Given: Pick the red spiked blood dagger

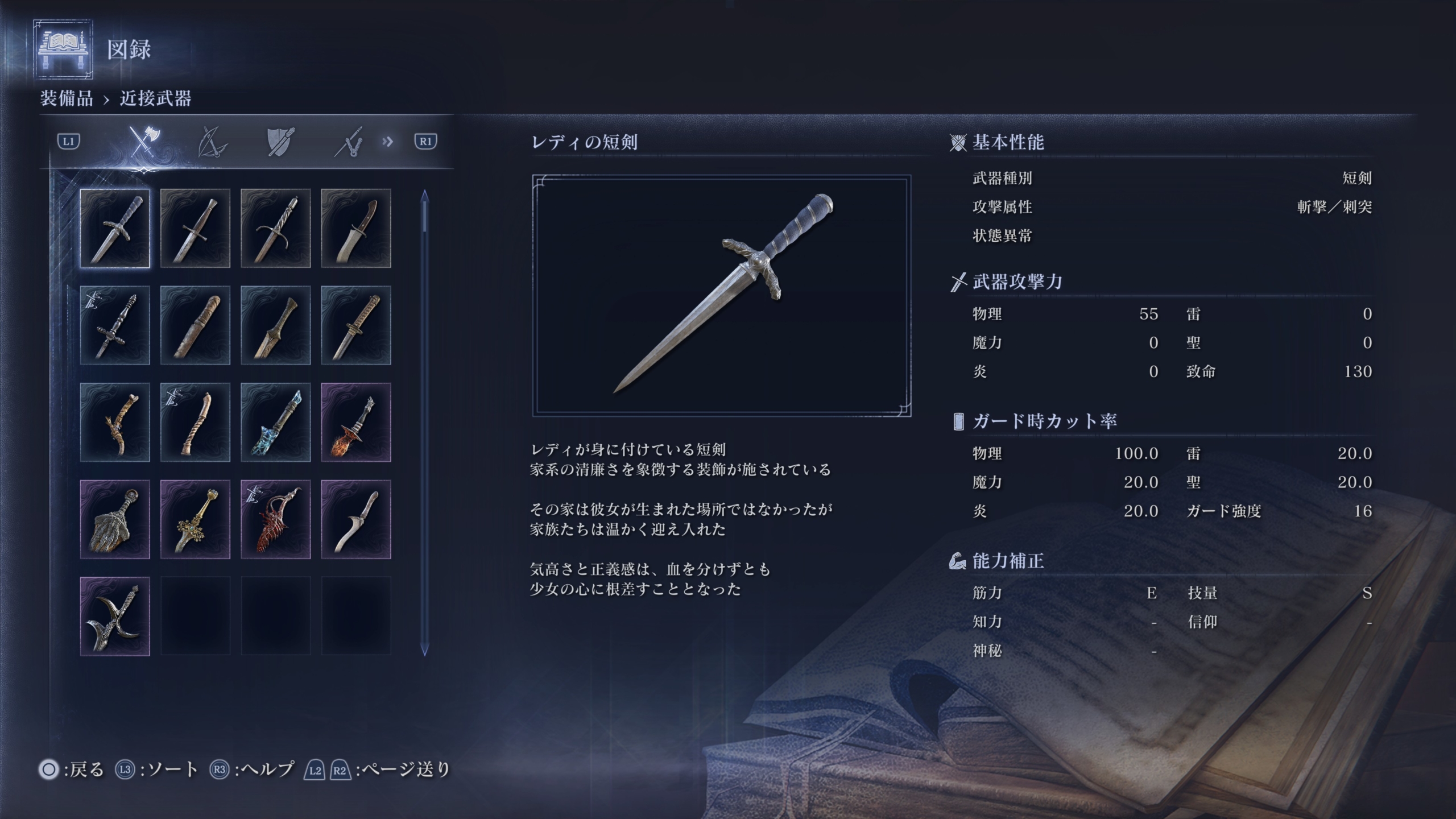Looking at the screenshot, I should click(276, 520).
